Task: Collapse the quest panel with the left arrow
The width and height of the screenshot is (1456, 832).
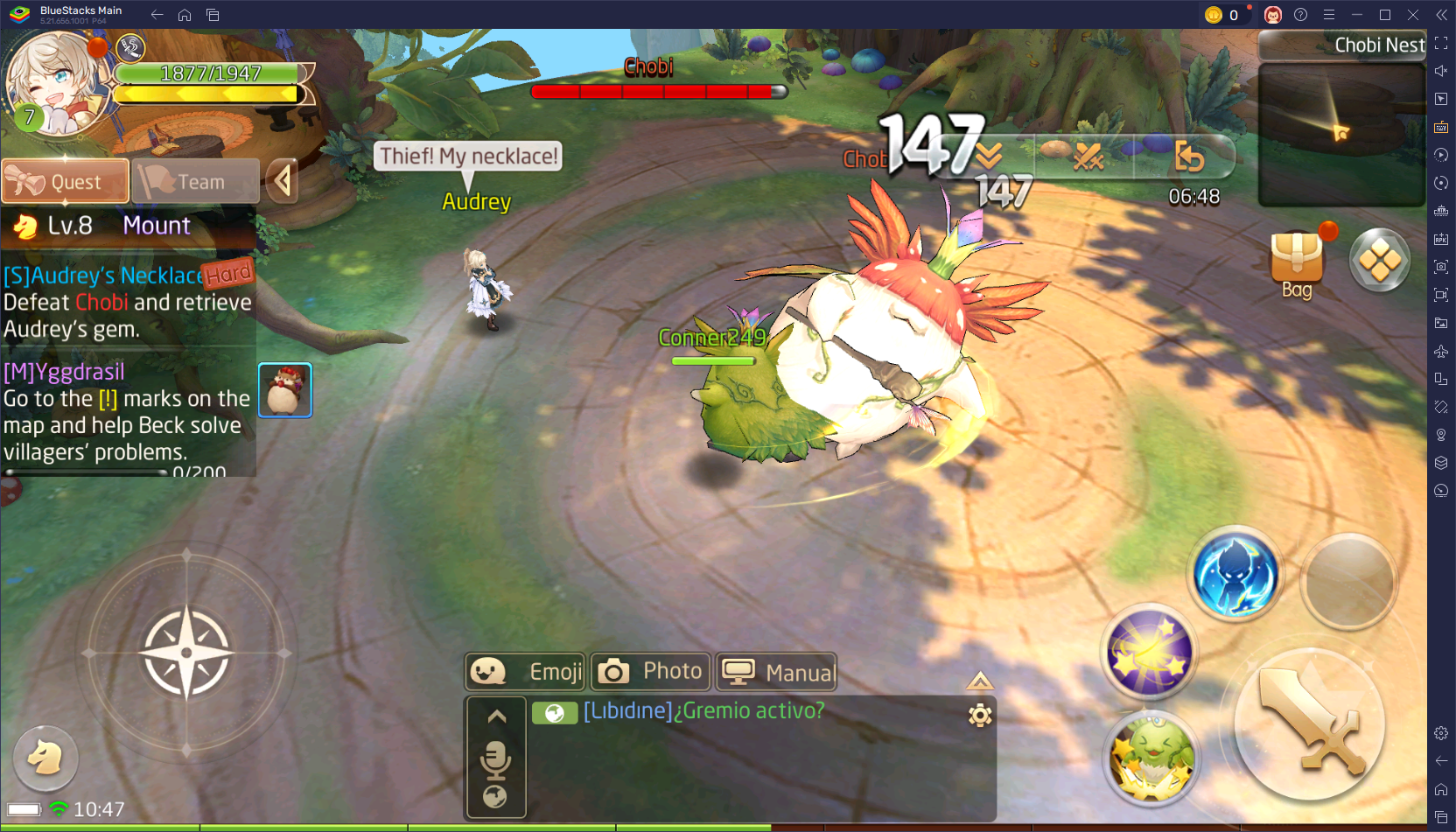Action: (282, 181)
